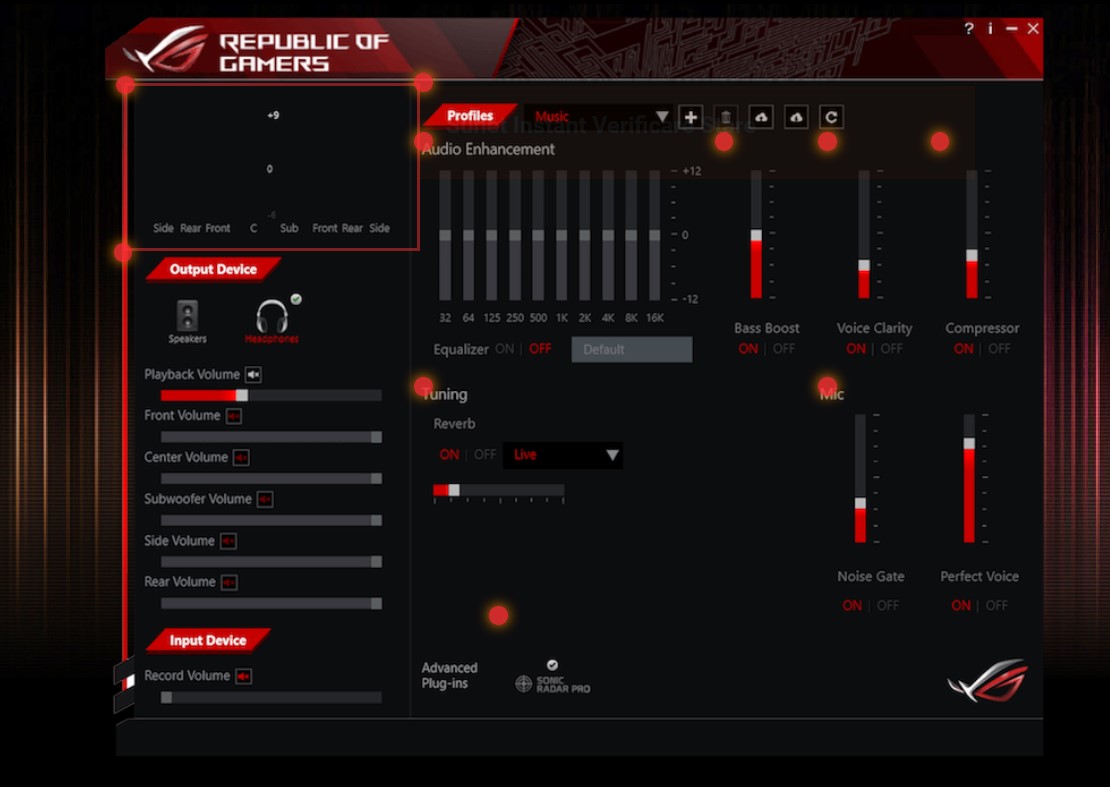Reset profile with the circular arrow button
Image resolution: width=1110 pixels, height=787 pixels.
pos(831,117)
